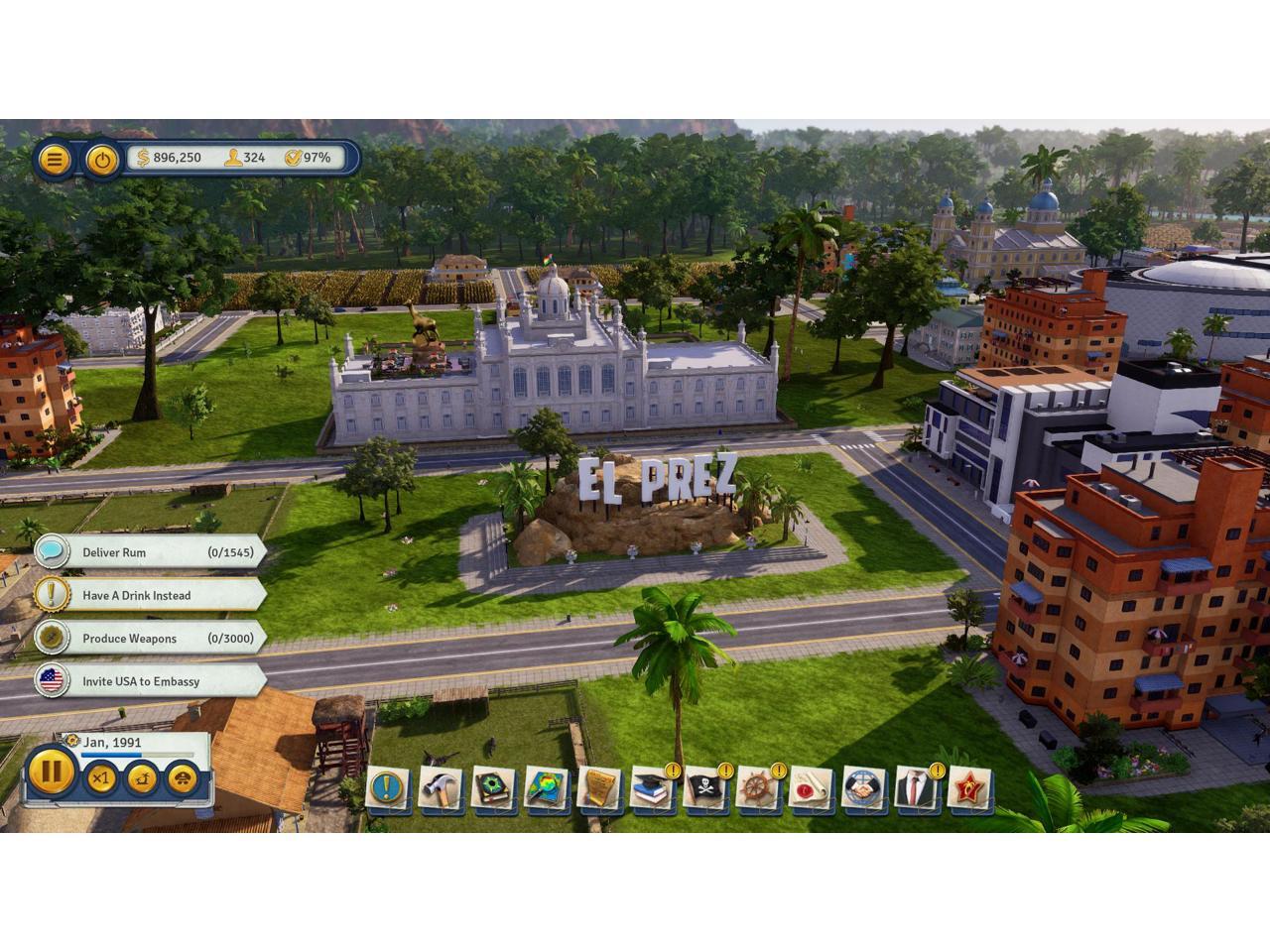This screenshot has width=1270, height=952.
Task: Click the round exercise-figure button beside x1
Action: [143, 779]
